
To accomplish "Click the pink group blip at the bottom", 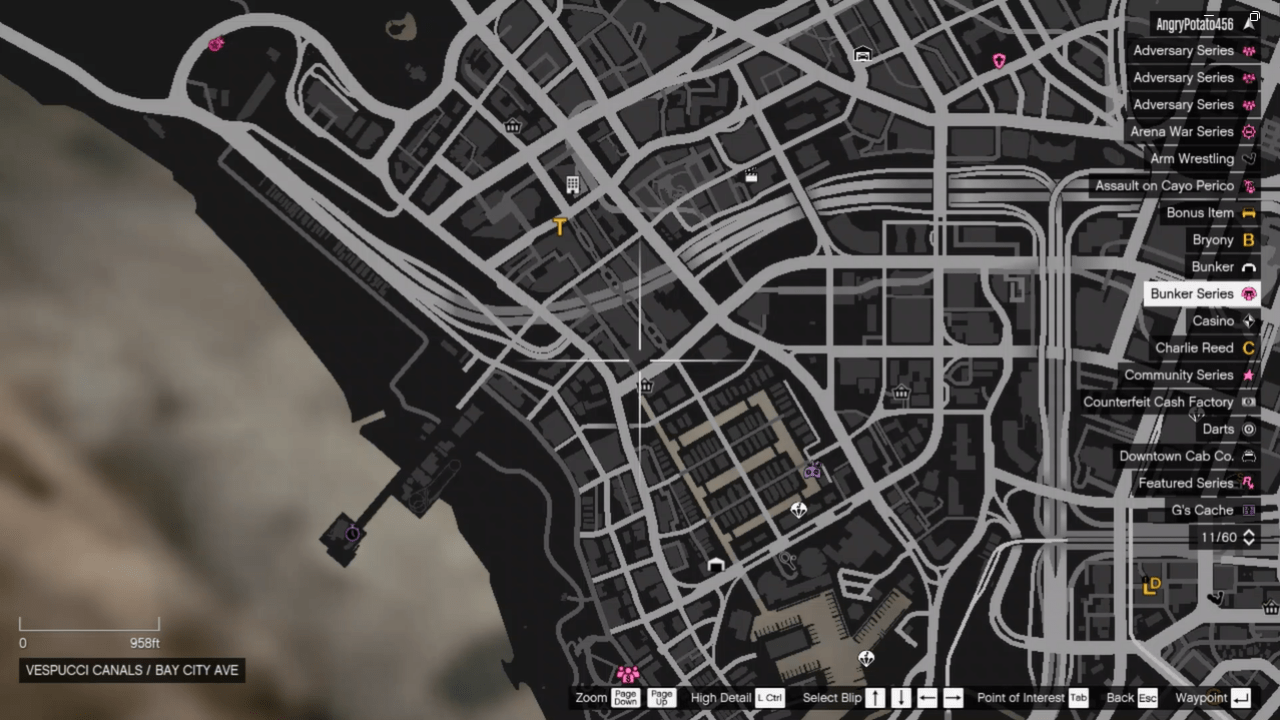I will point(627,674).
